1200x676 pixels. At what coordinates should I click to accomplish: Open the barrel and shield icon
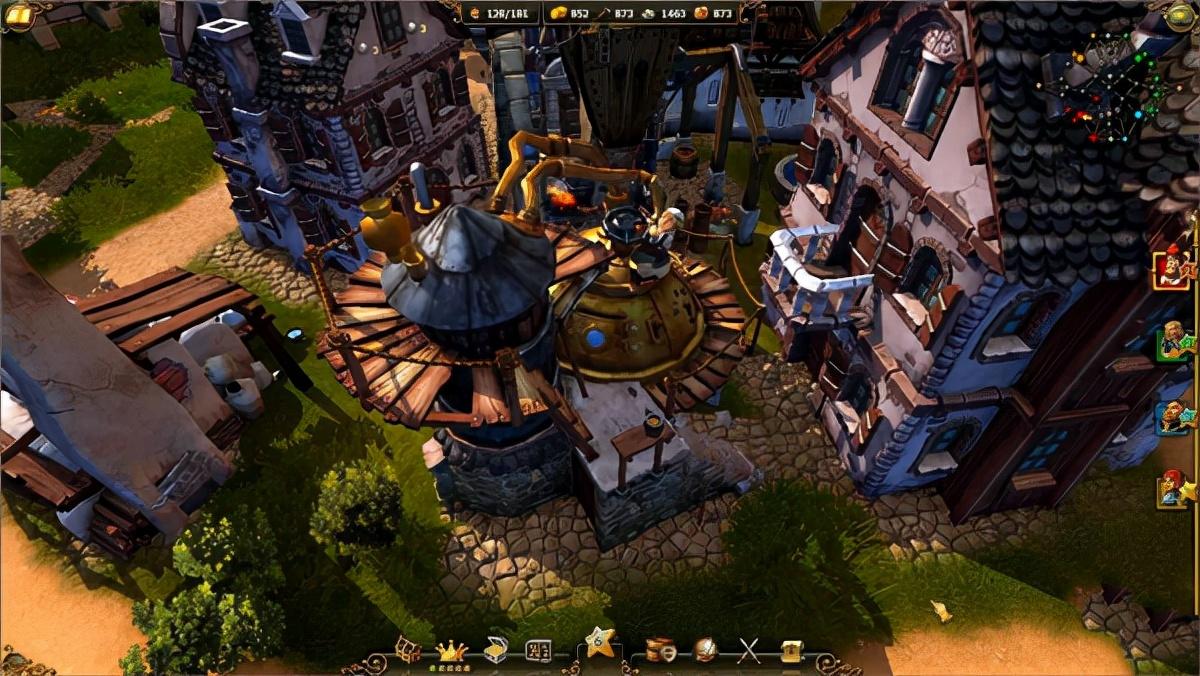click(x=660, y=650)
